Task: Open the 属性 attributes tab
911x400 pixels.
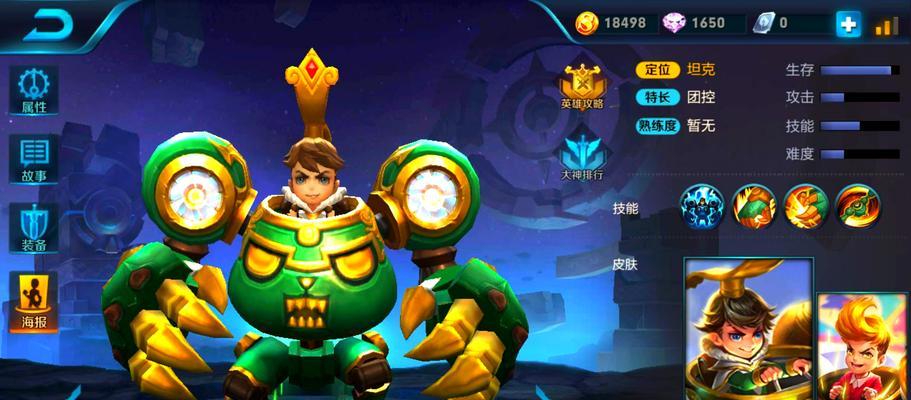Action: point(34,90)
